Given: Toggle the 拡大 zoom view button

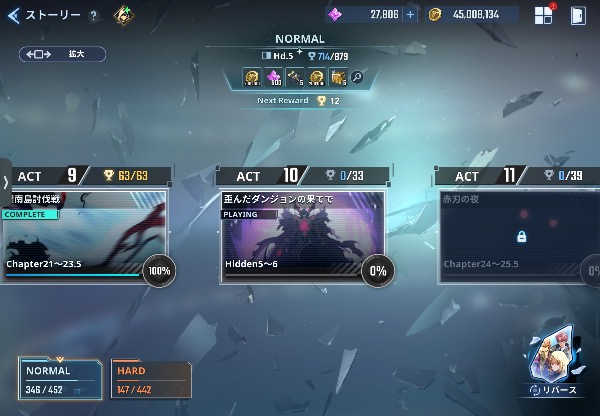Looking at the screenshot, I should point(62,54).
